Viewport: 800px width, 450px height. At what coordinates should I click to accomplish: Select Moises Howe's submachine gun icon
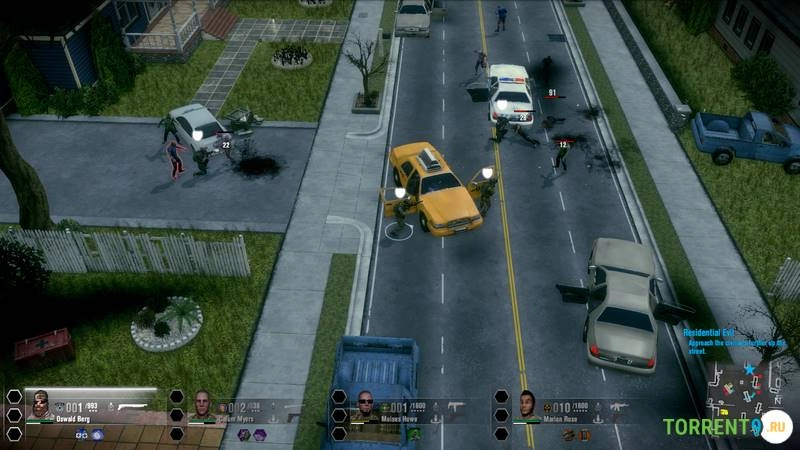tap(457, 407)
